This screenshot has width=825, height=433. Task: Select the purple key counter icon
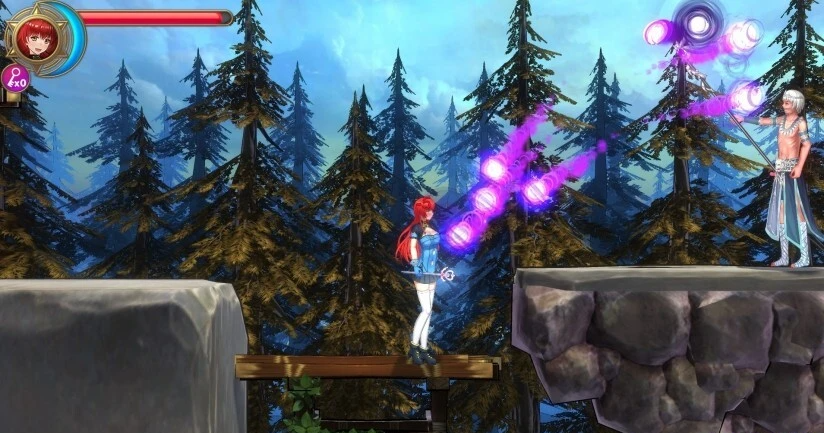click(16, 78)
